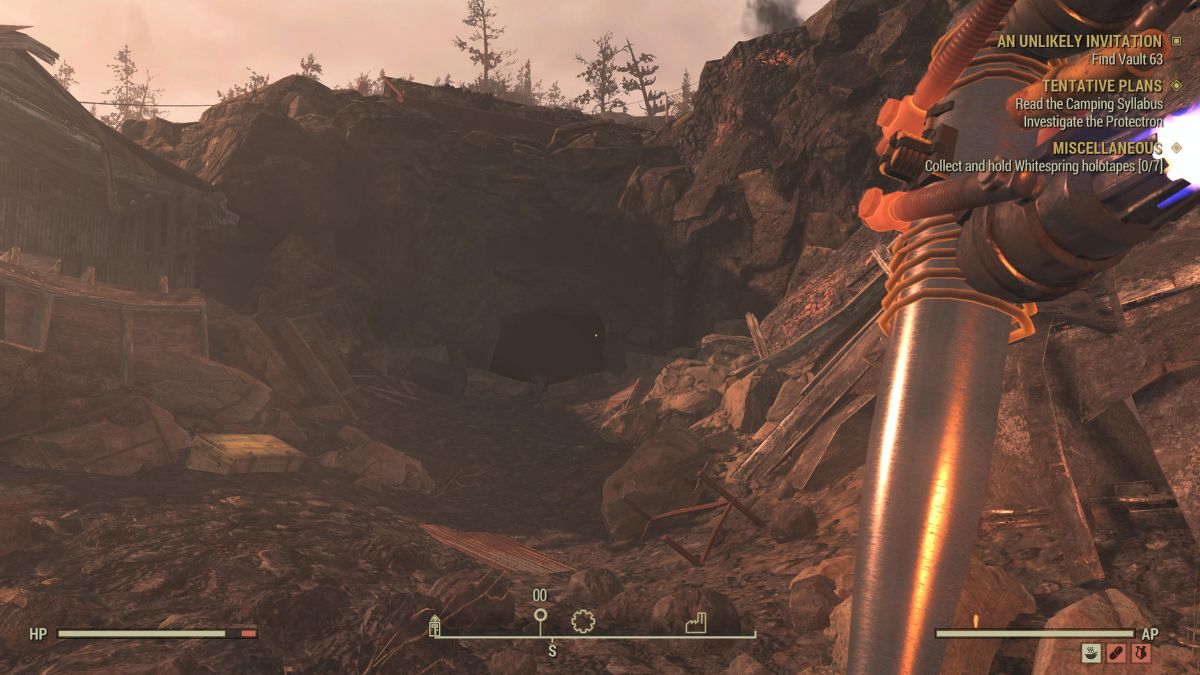Click the round quest pin on compass

tap(540, 616)
